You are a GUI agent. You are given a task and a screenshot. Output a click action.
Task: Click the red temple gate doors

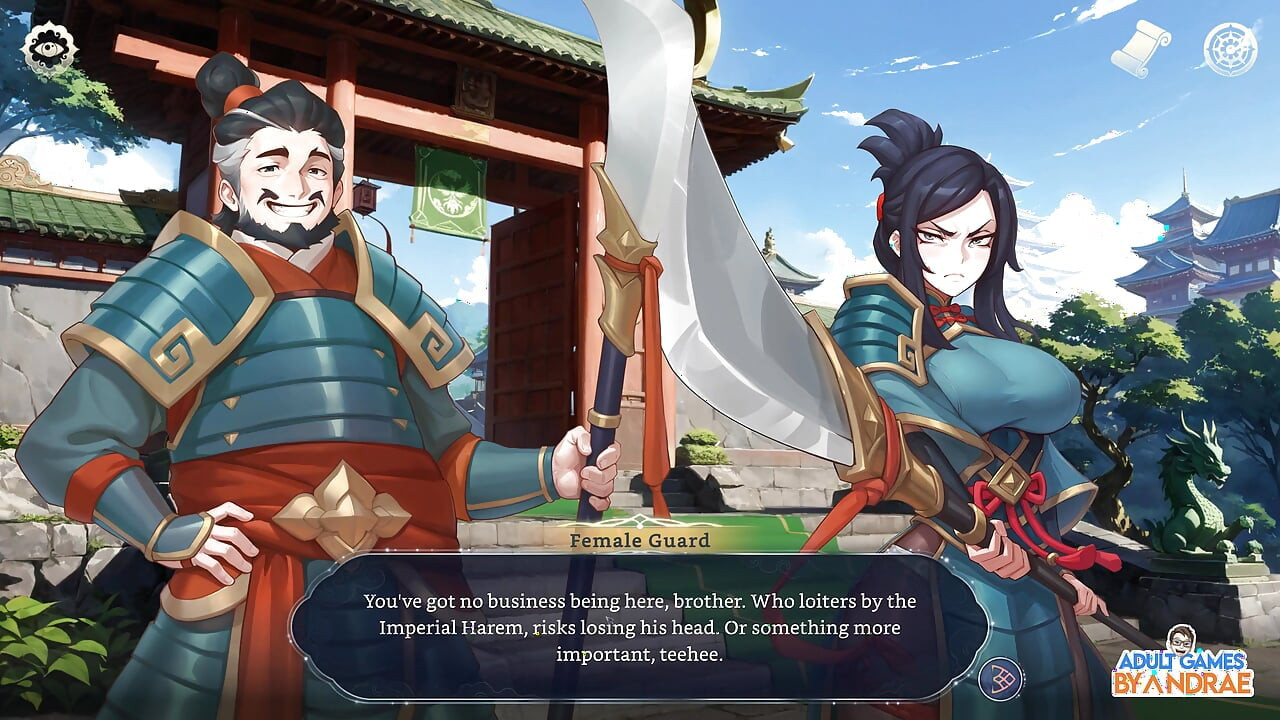click(530, 330)
